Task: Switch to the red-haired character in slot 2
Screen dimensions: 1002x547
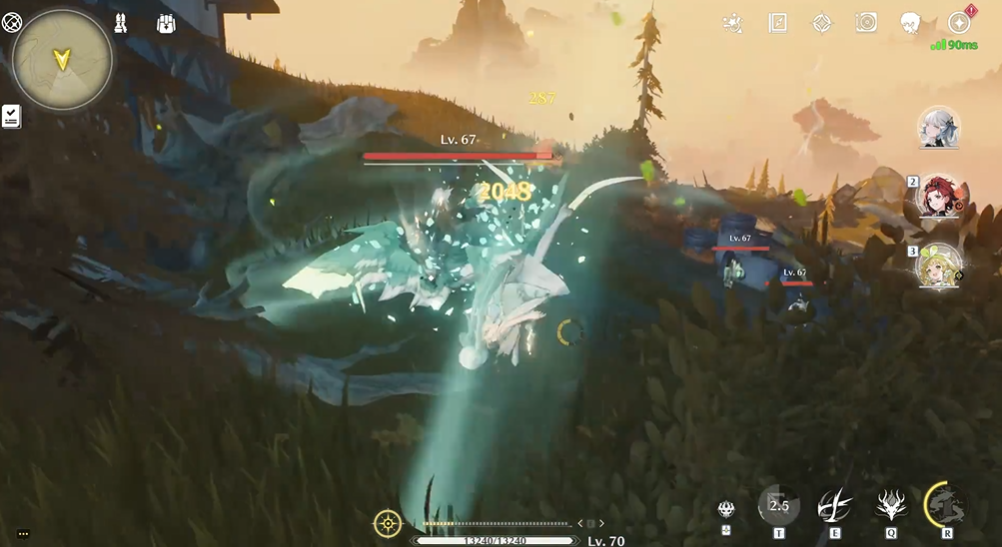Action: 940,198
